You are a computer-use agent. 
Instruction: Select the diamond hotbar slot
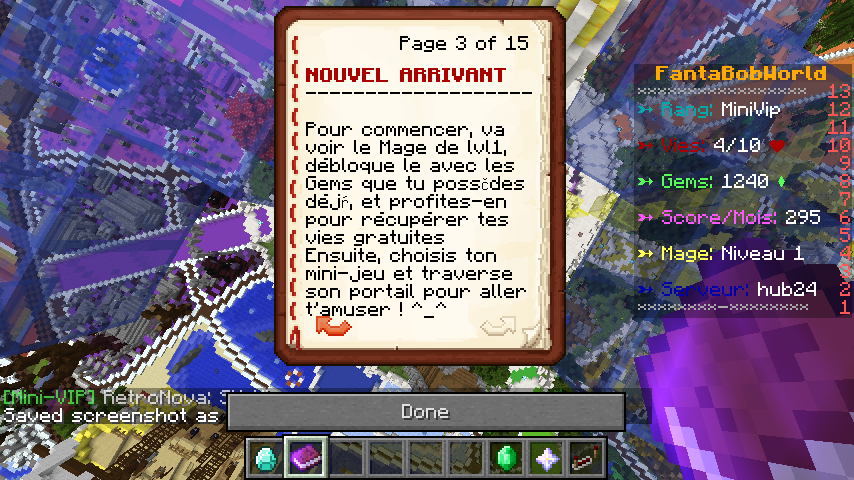(x=265, y=457)
